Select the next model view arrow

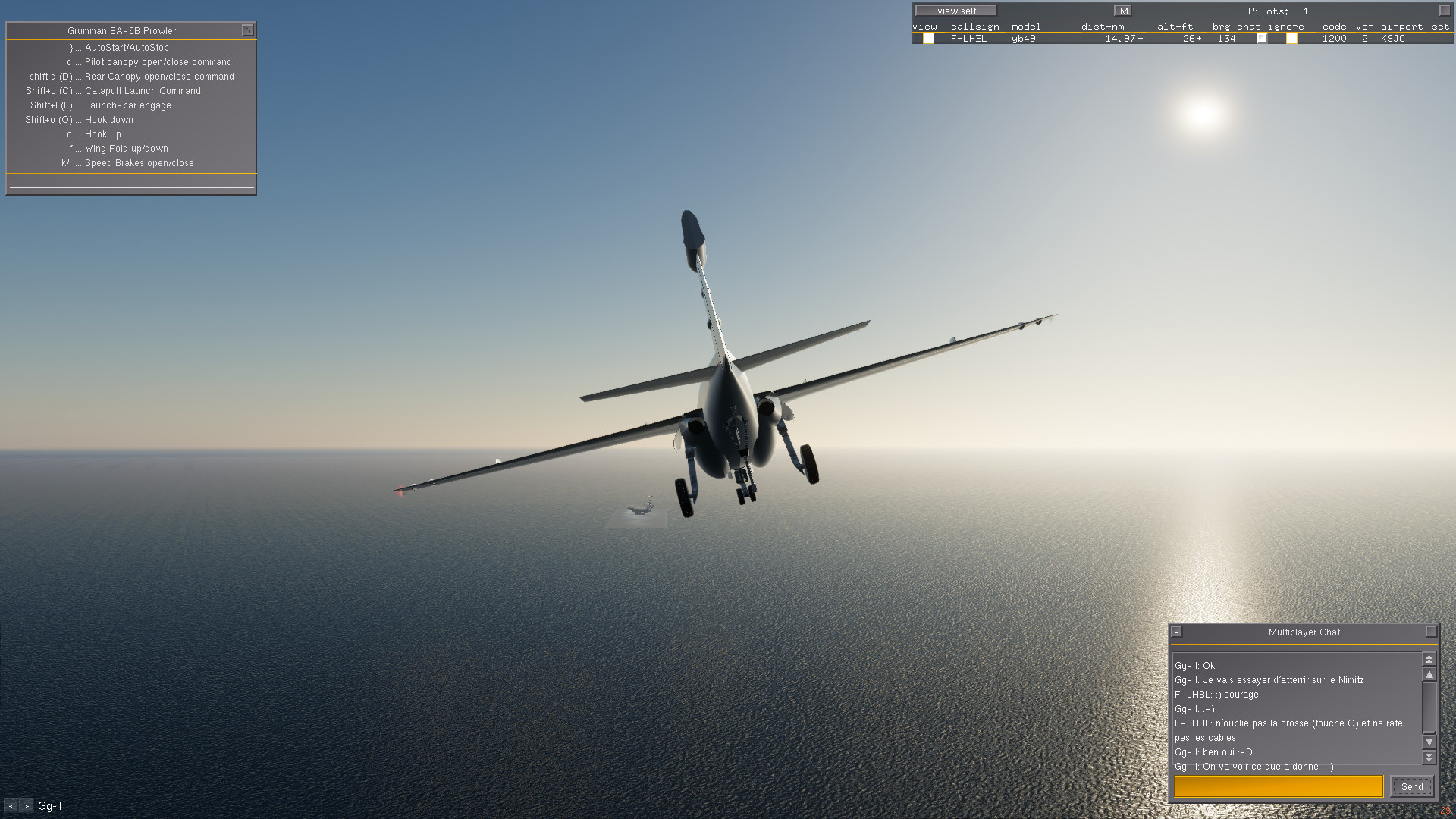tap(26, 806)
